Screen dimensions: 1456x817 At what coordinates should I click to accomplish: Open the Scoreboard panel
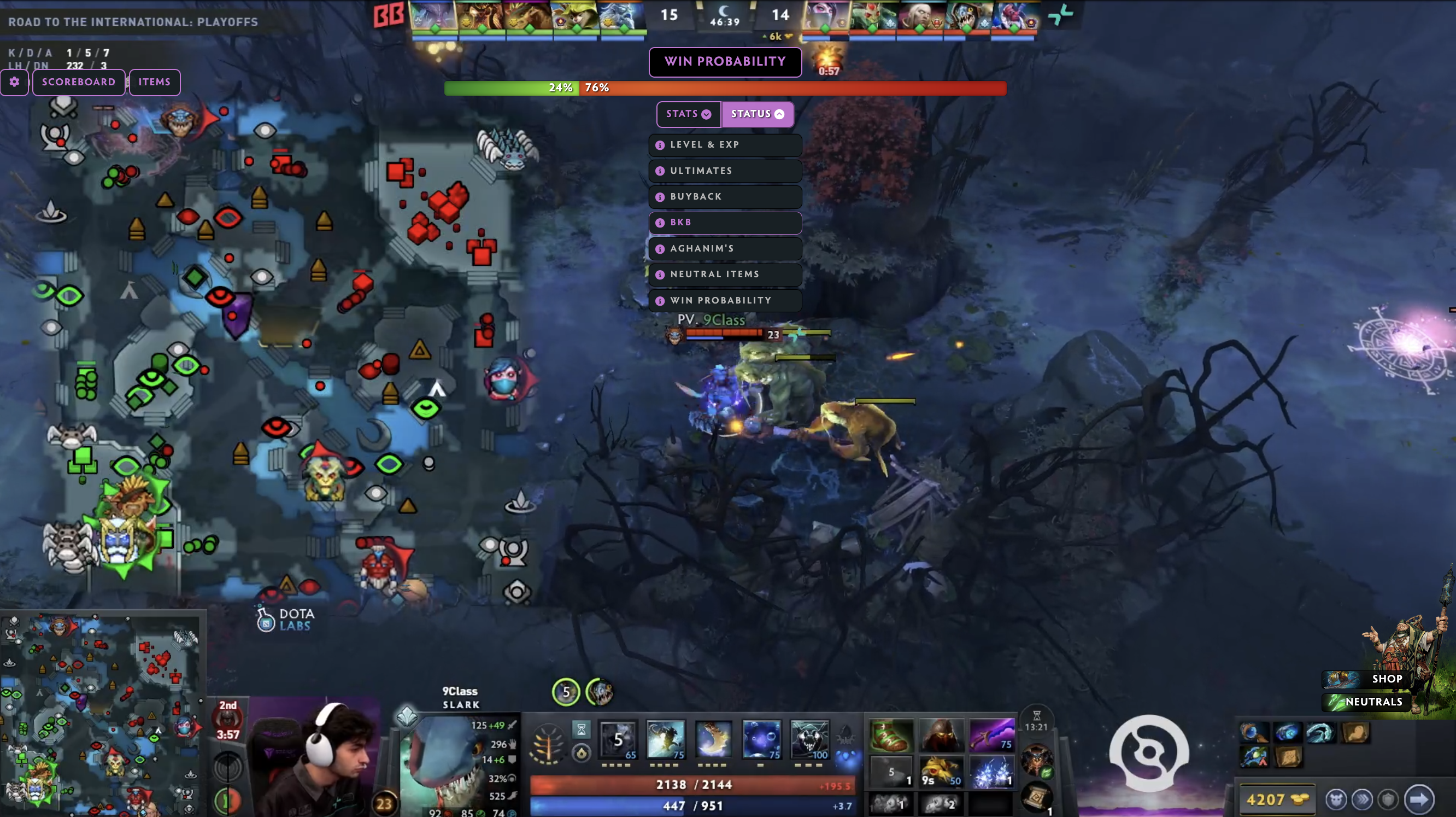79,82
